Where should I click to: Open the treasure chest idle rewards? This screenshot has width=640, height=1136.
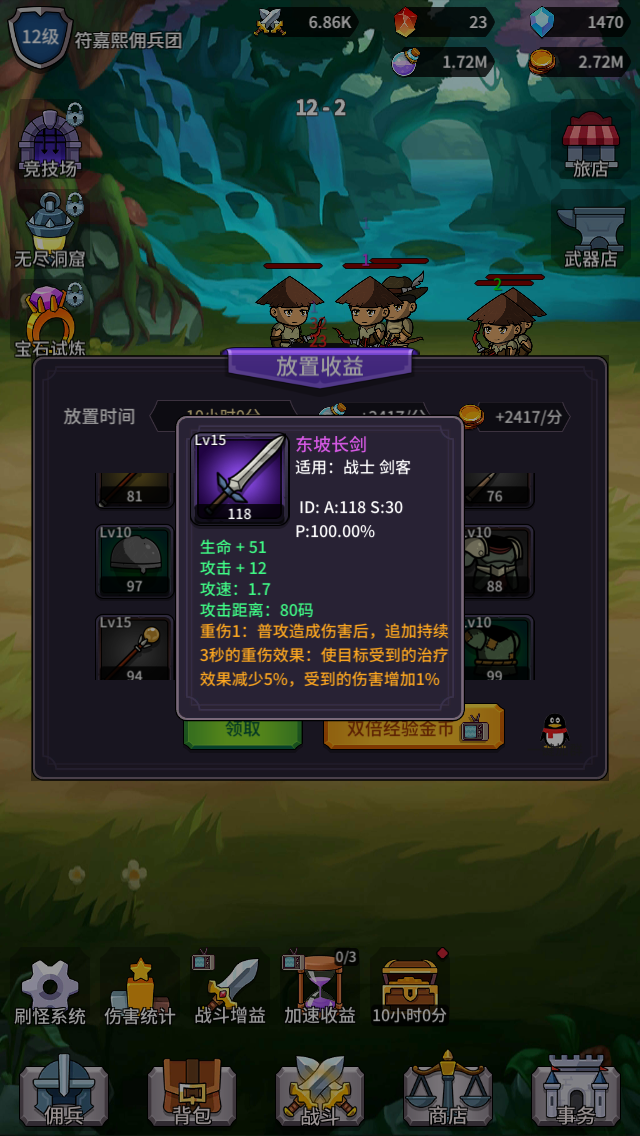[410, 992]
